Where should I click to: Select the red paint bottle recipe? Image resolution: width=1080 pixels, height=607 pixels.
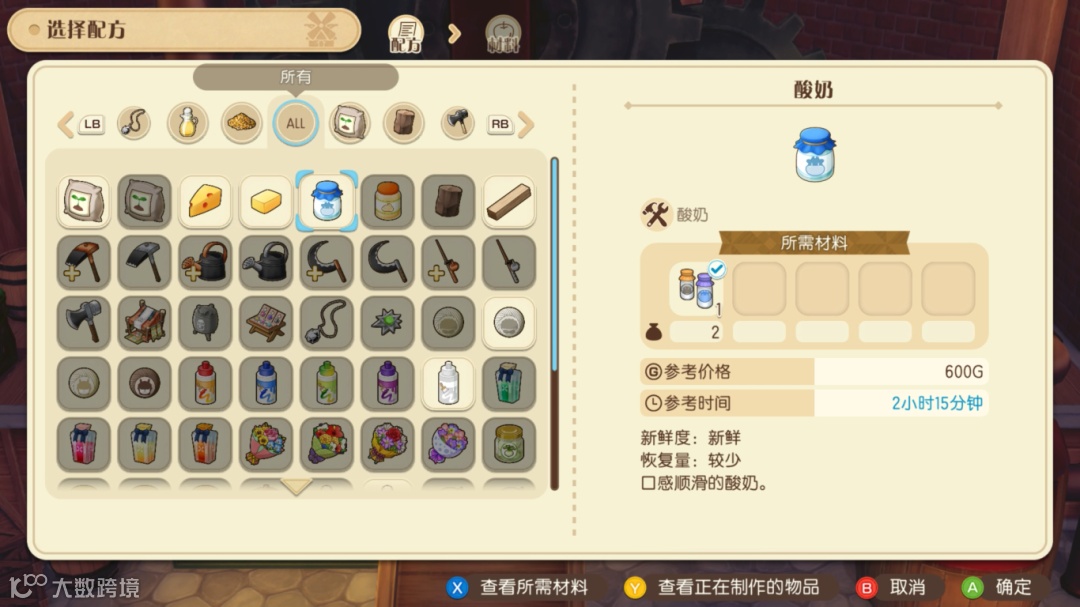205,383
